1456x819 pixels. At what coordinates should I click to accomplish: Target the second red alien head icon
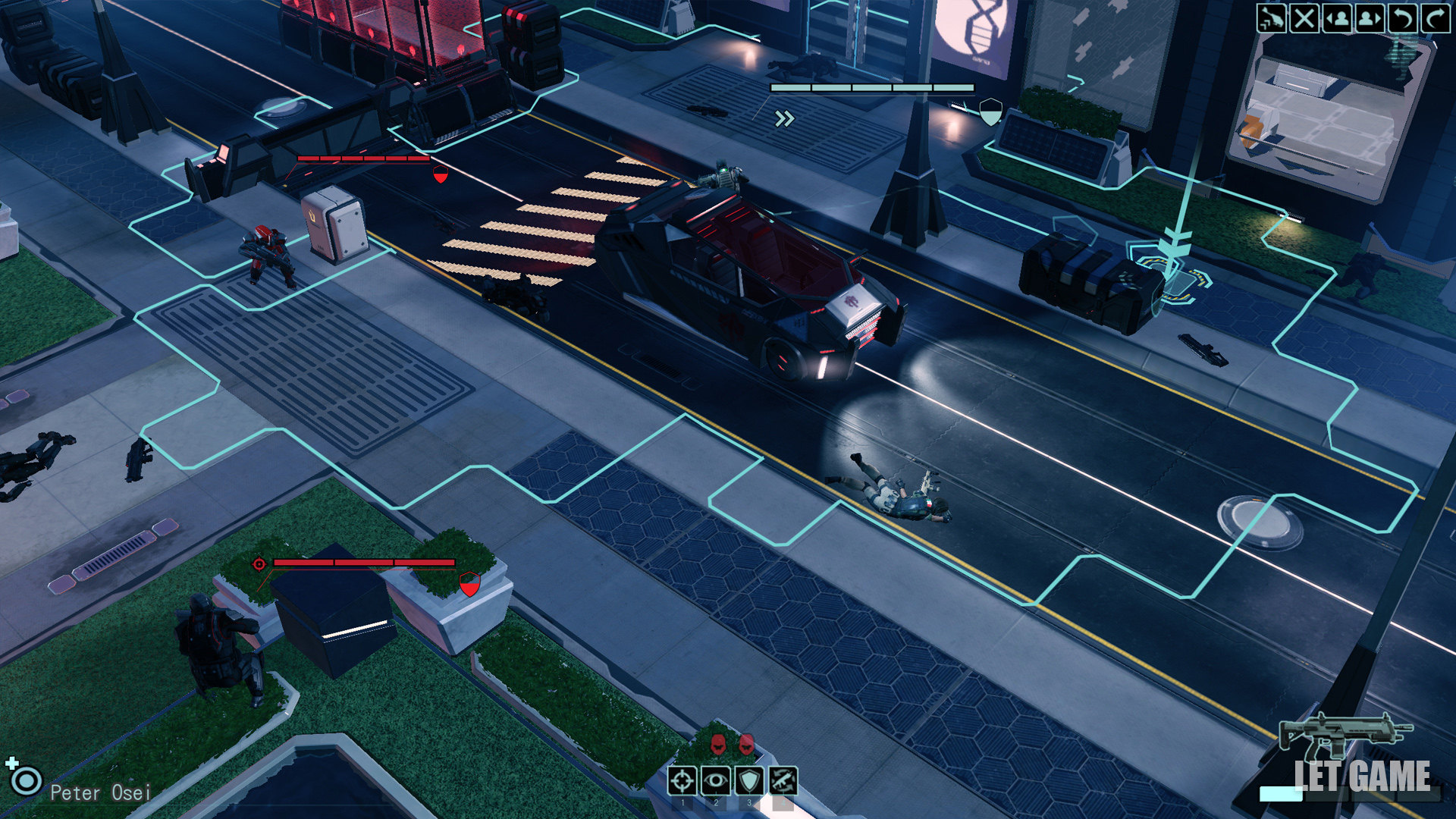pos(746,744)
